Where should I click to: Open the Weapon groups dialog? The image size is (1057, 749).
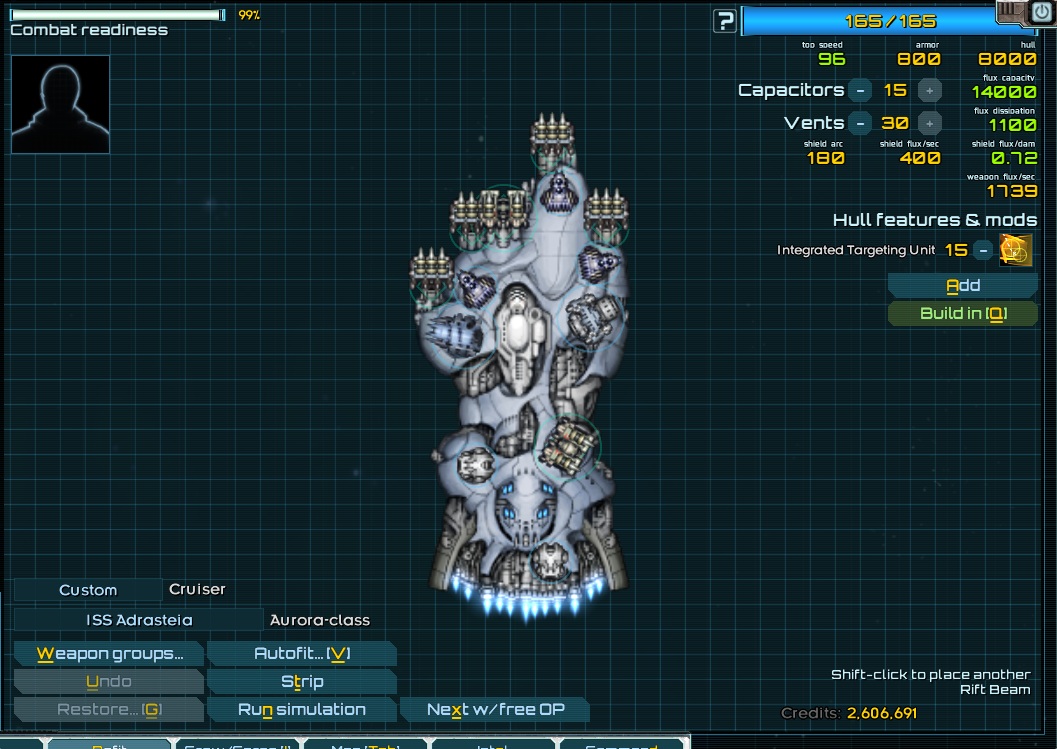(x=109, y=655)
